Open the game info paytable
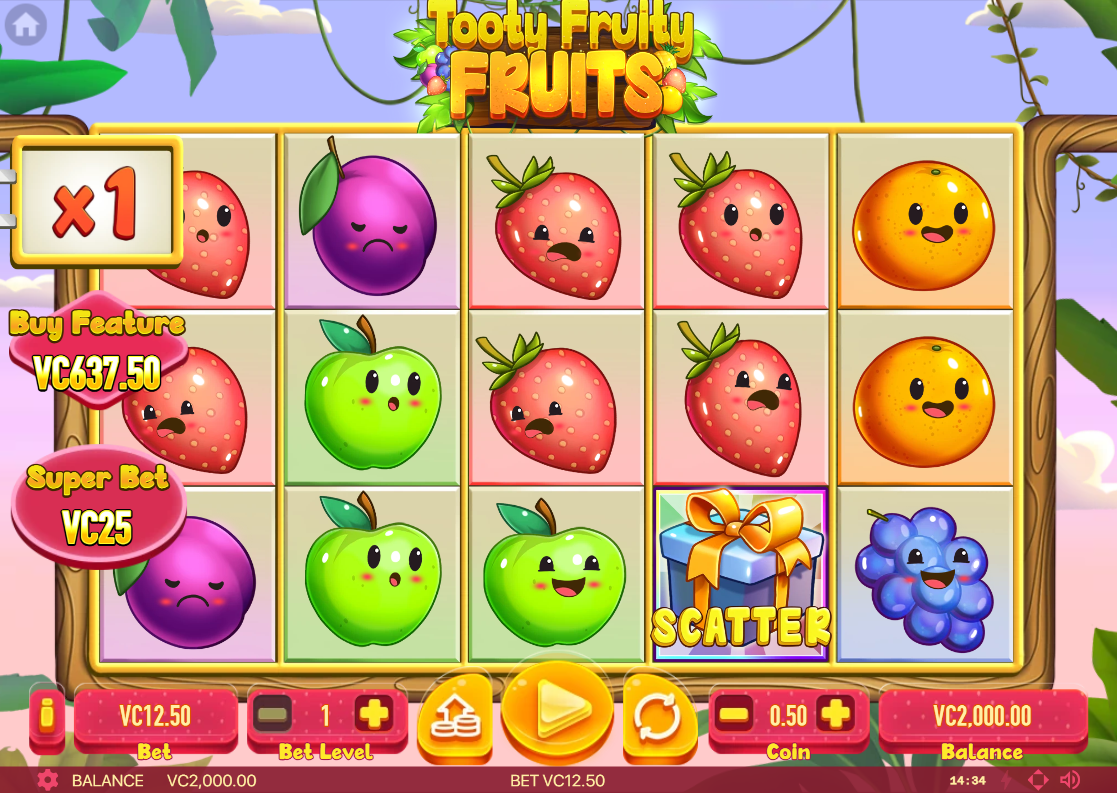 click(x=47, y=716)
